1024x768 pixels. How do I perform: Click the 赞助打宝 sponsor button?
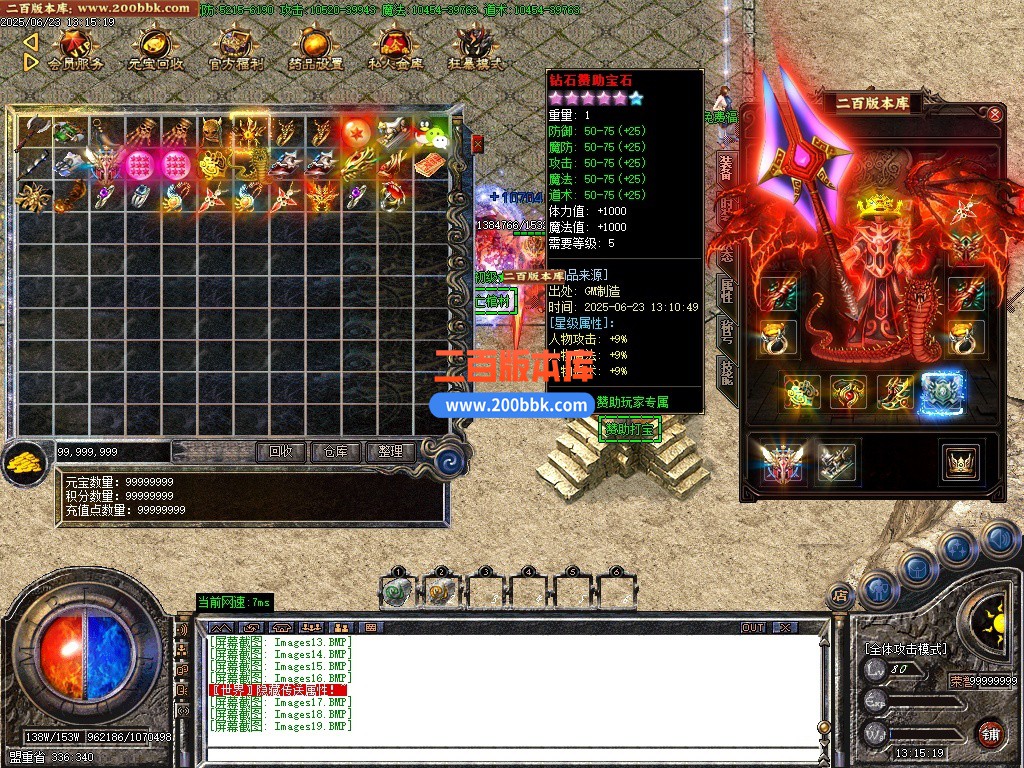629,430
